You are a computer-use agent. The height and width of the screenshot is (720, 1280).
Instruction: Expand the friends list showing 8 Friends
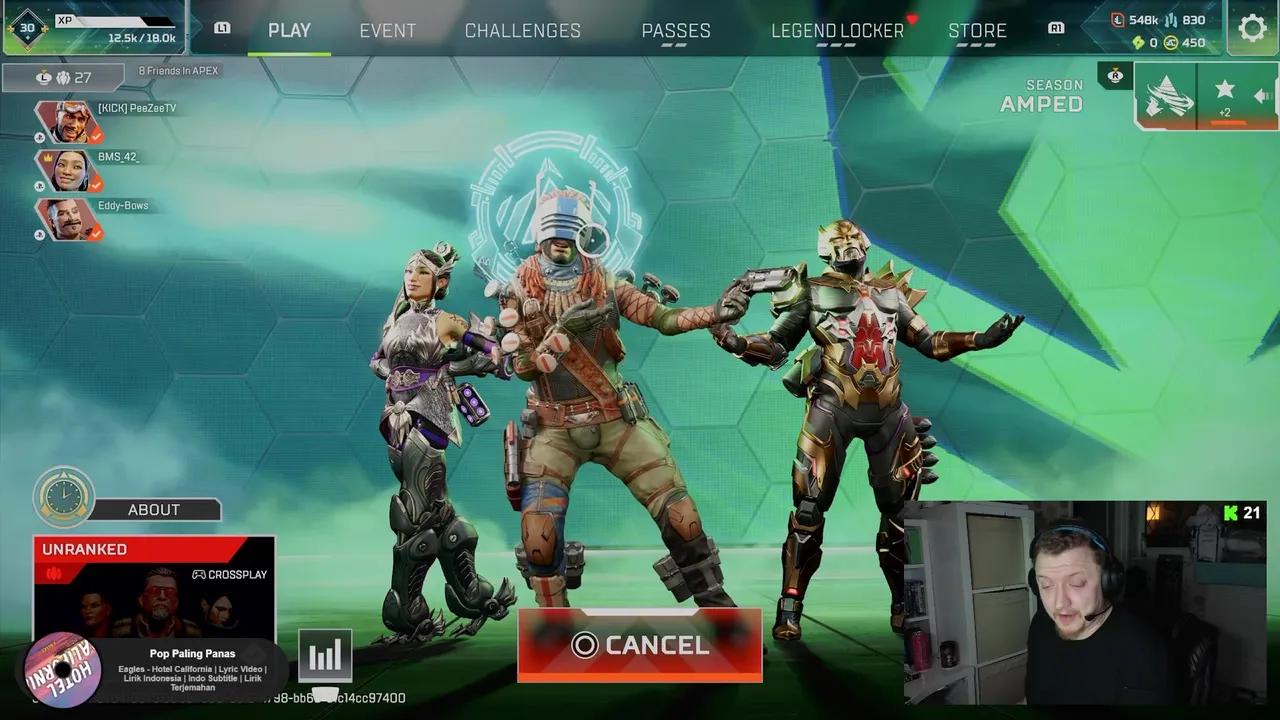(180, 70)
